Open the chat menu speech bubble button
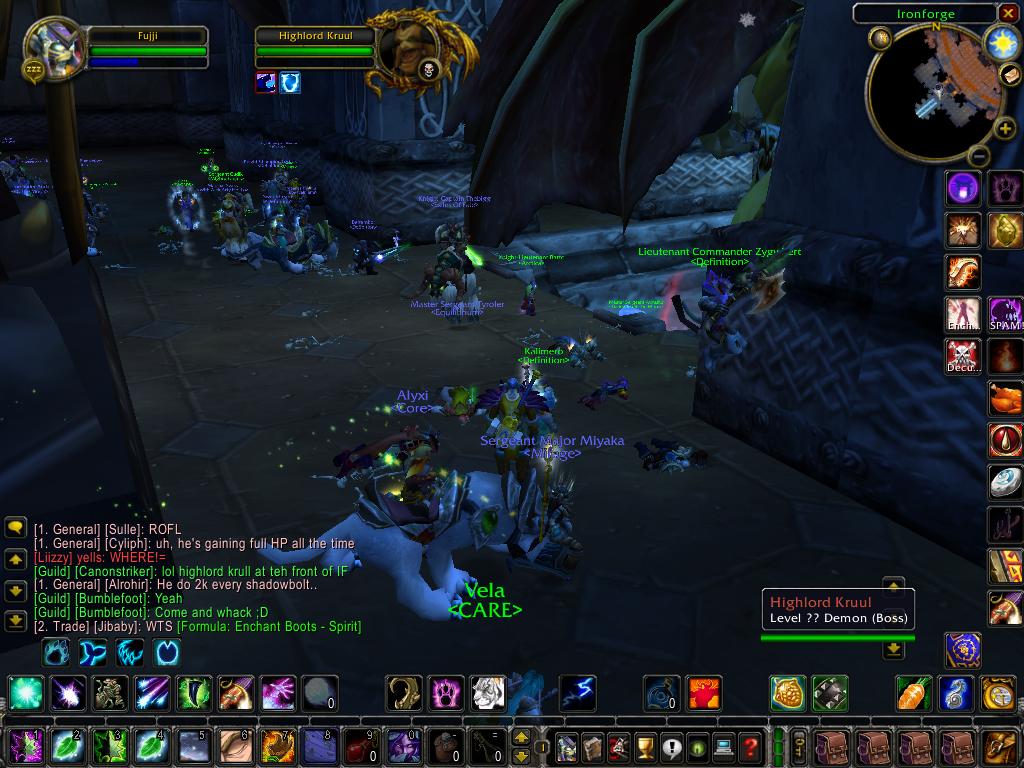 click(x=15, y=527)
